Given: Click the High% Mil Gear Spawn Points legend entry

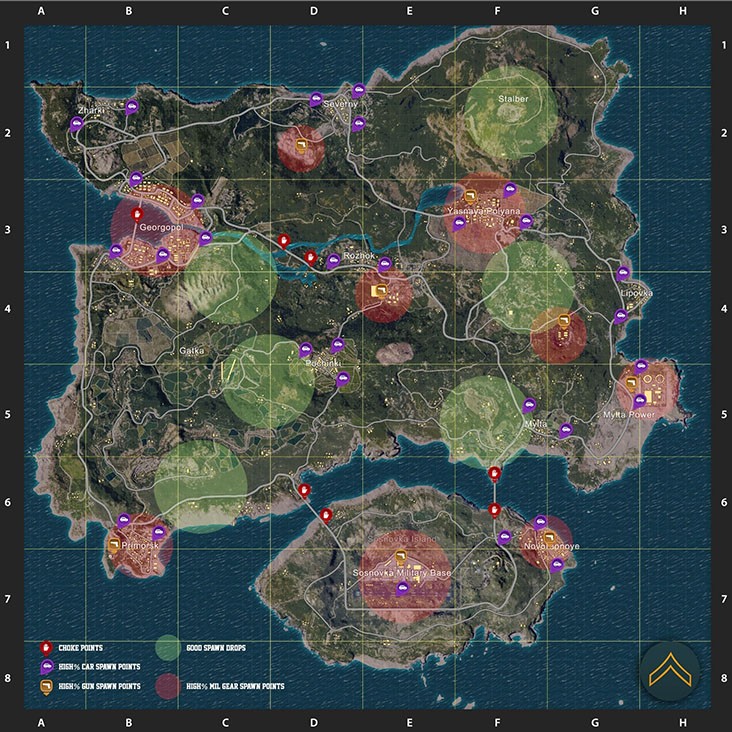Looking at the screenshot, I should pyautogui.click(x=234, y=686).
